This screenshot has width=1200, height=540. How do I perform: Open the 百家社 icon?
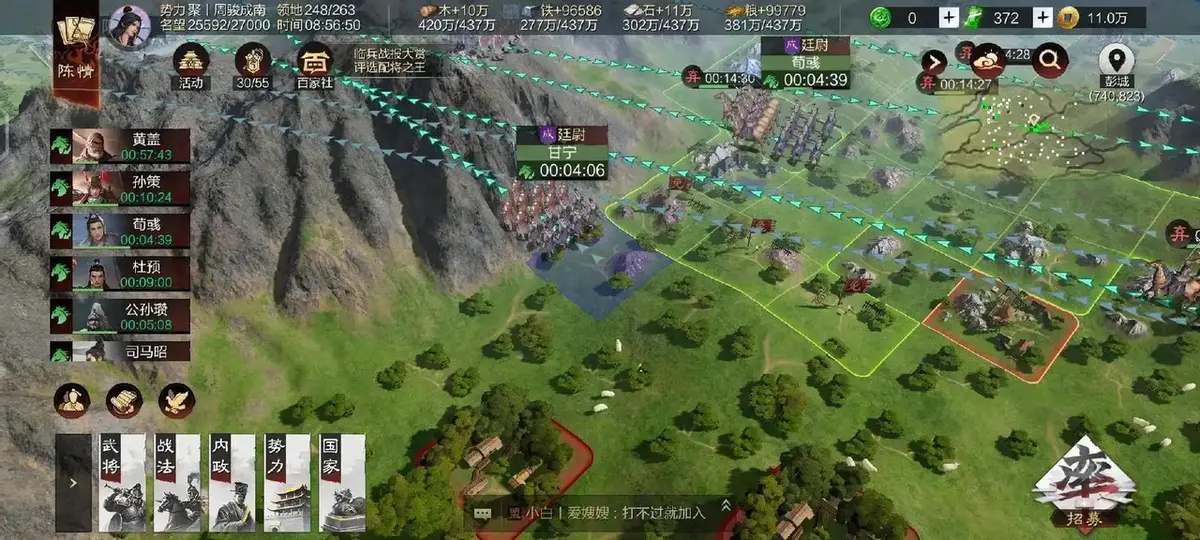tap(316, 63)
